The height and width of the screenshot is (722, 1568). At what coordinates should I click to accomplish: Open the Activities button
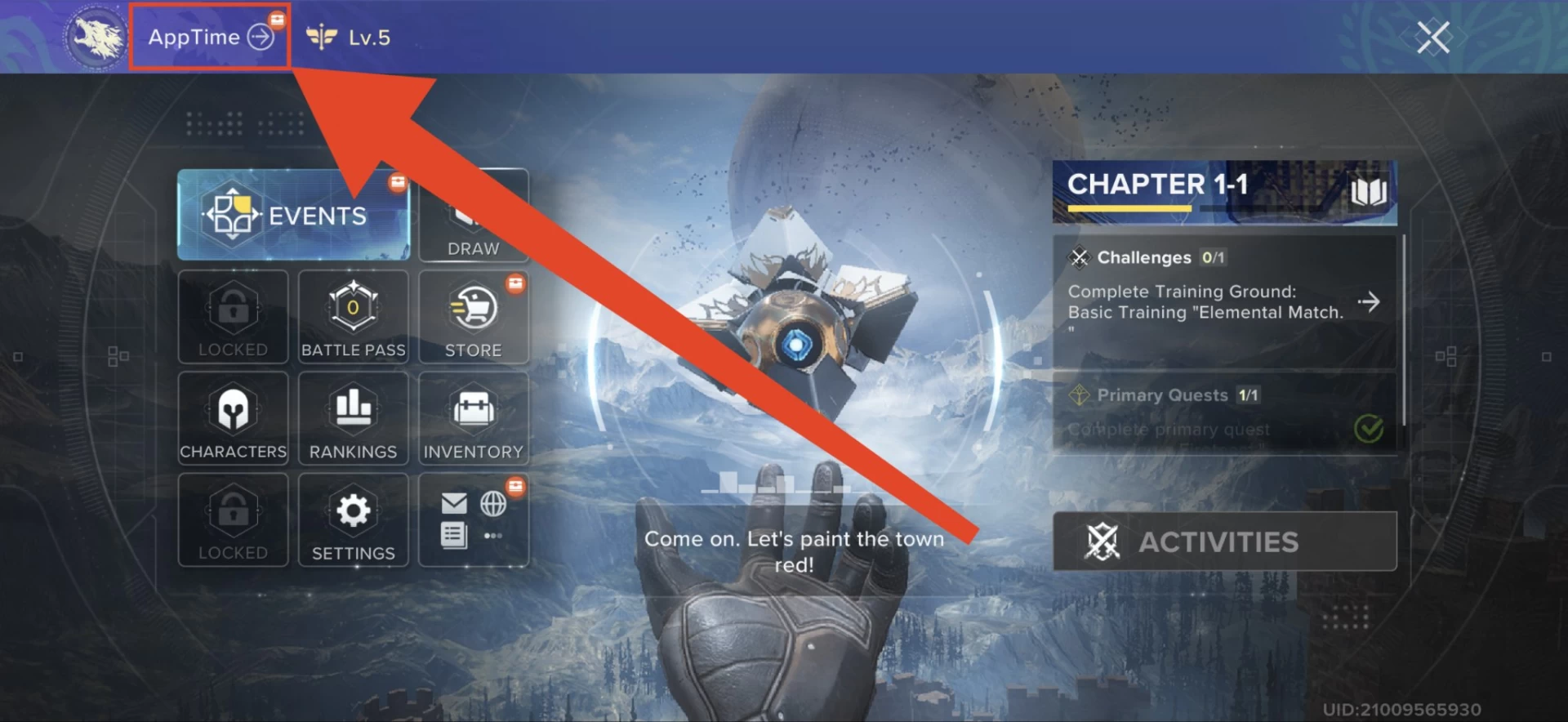1223,541
